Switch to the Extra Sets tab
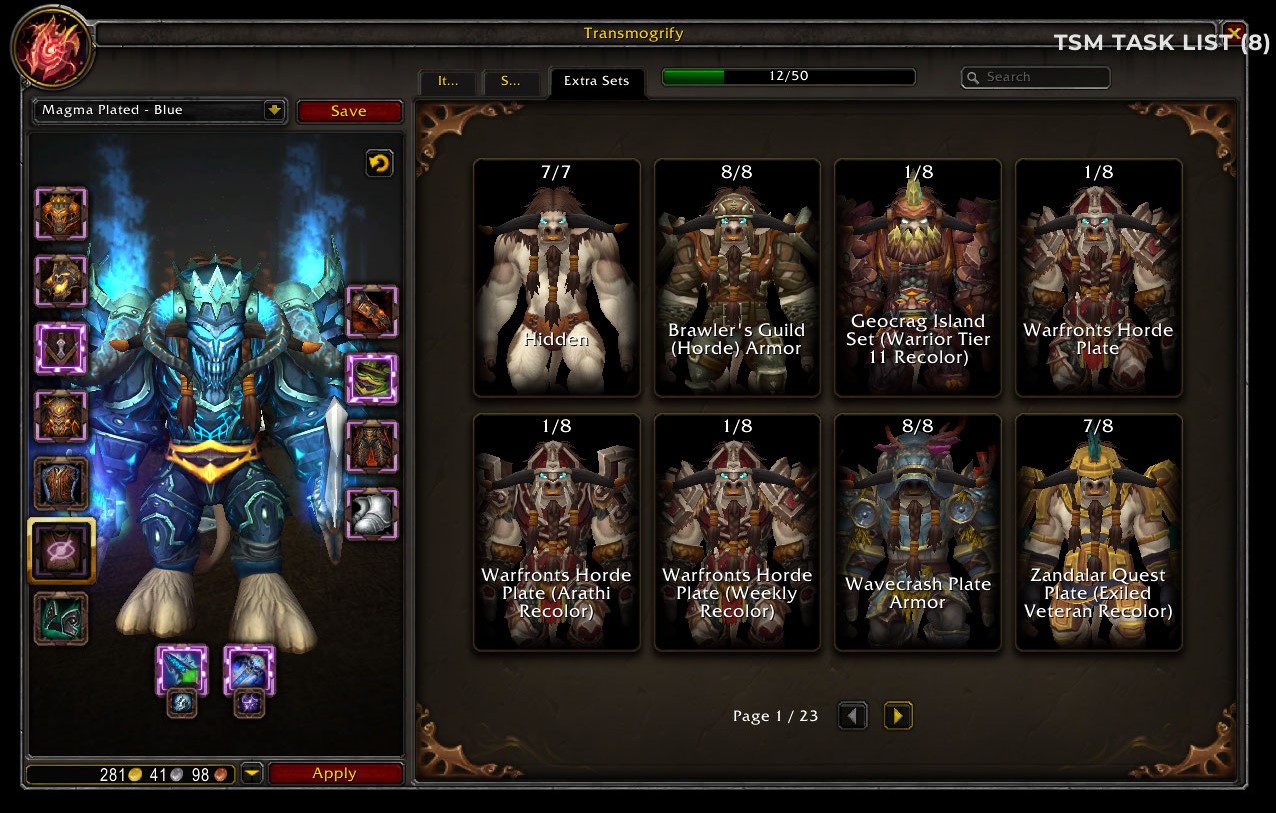Screen dimensions: 1276x813 pyautogui.click(x=596, y=81)
